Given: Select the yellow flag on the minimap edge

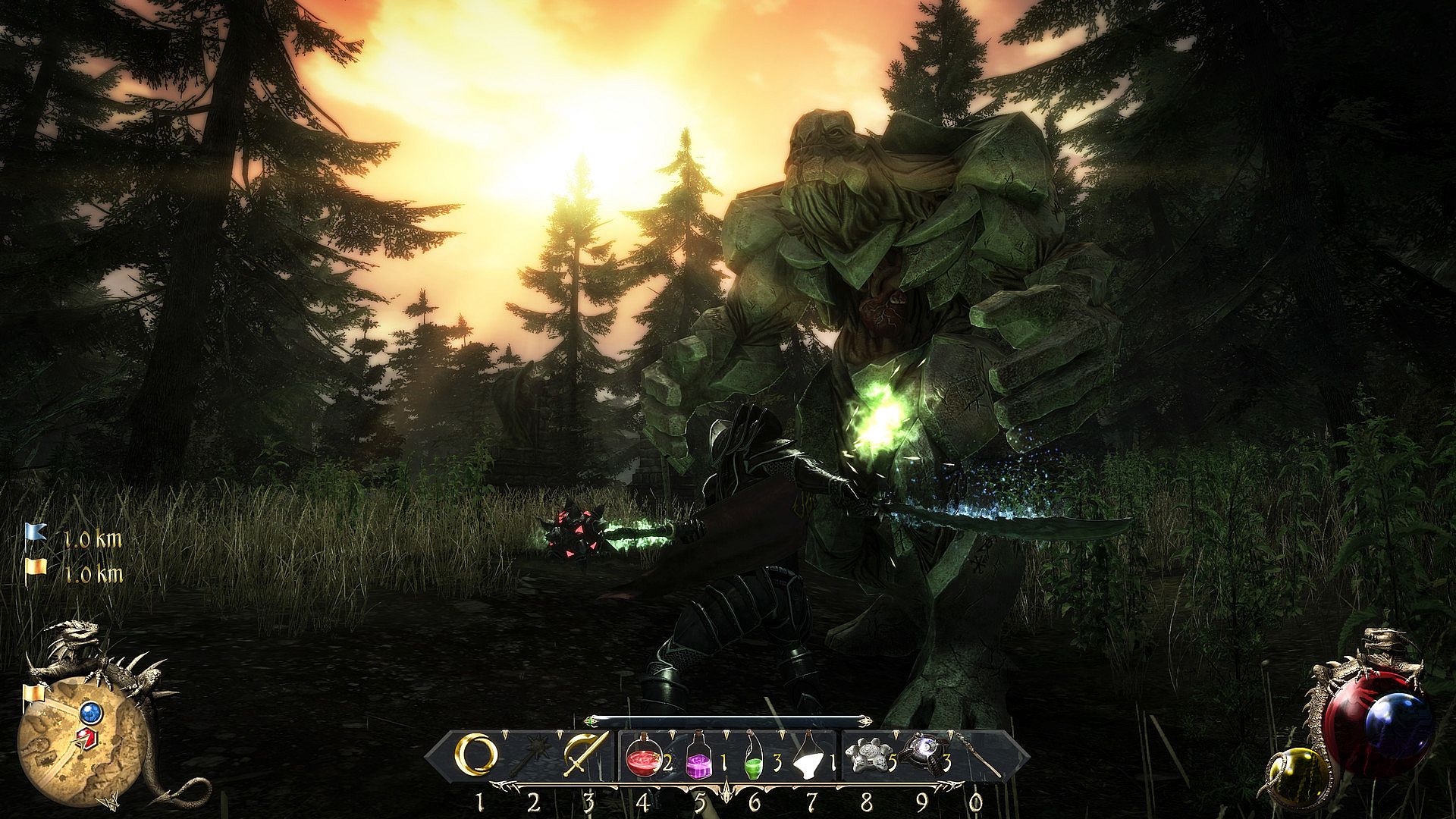Looking at the screenshot, I should click(33, 694).
